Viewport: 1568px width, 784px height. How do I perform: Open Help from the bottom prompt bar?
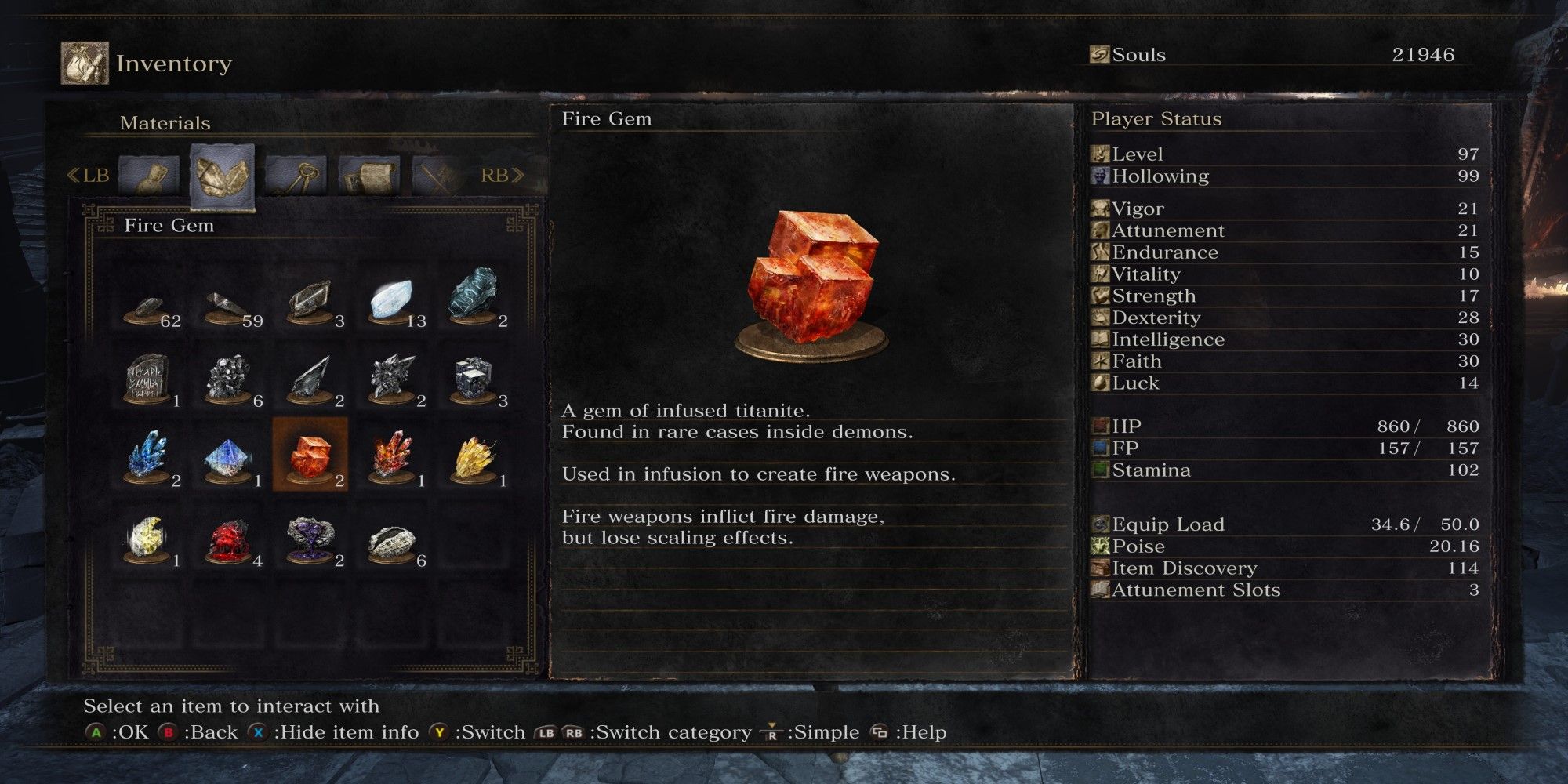881,731
